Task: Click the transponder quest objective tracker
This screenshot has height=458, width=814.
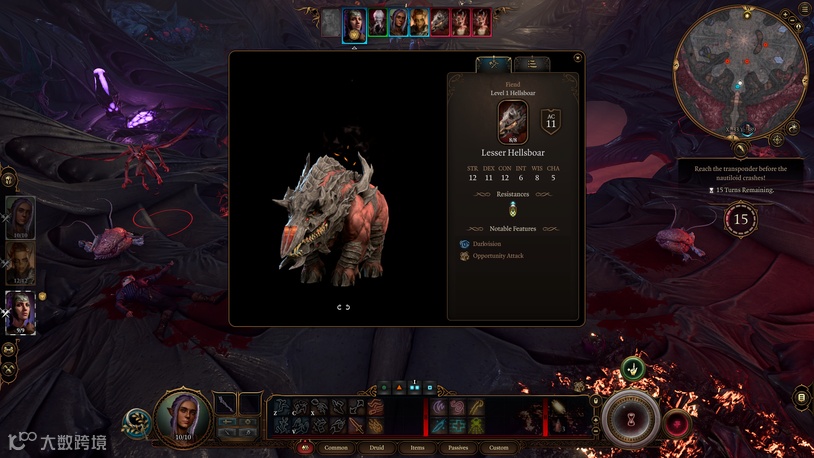Action: 740,174
